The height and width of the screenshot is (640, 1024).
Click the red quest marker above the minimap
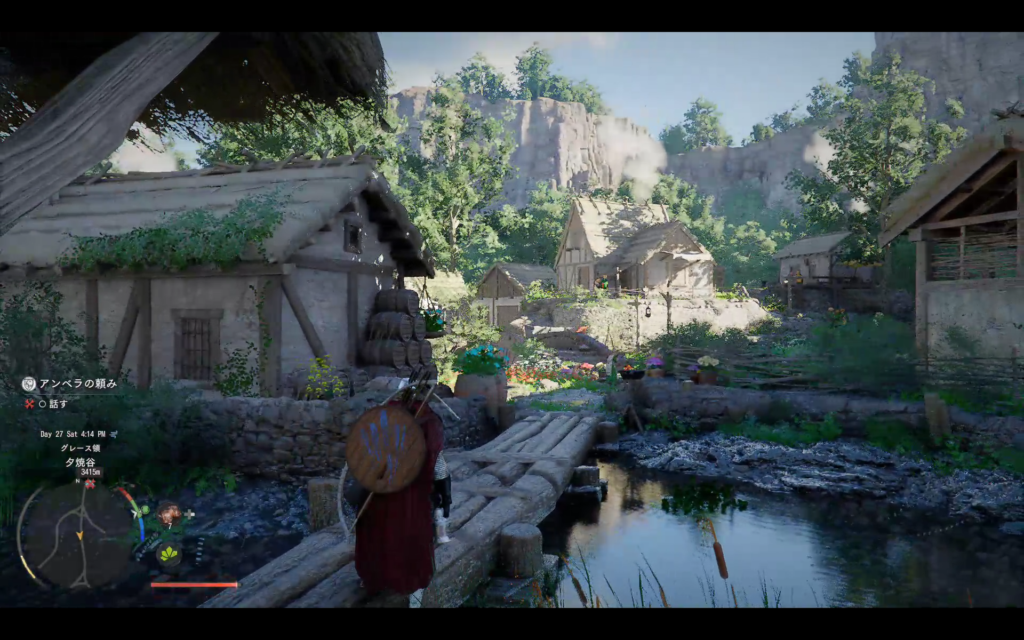click(89, 484)
